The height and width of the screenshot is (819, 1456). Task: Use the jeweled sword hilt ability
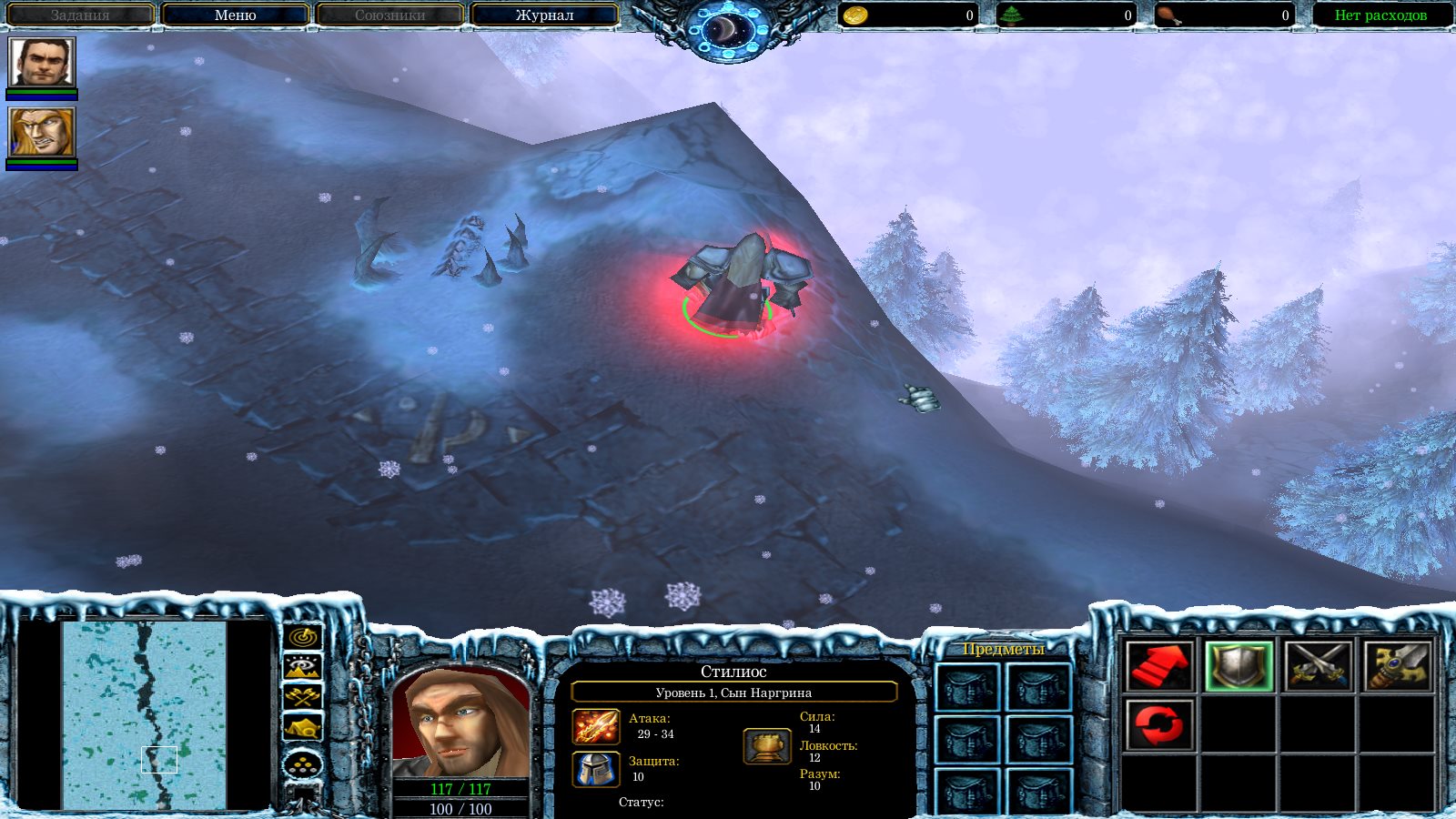[1397, 666]
